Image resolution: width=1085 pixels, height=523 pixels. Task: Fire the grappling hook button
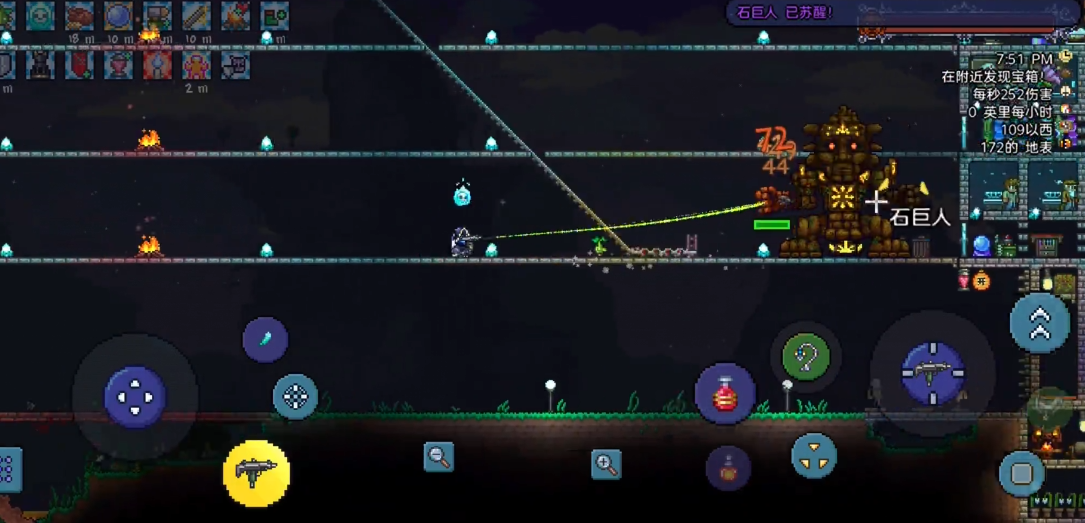(805, 357)
